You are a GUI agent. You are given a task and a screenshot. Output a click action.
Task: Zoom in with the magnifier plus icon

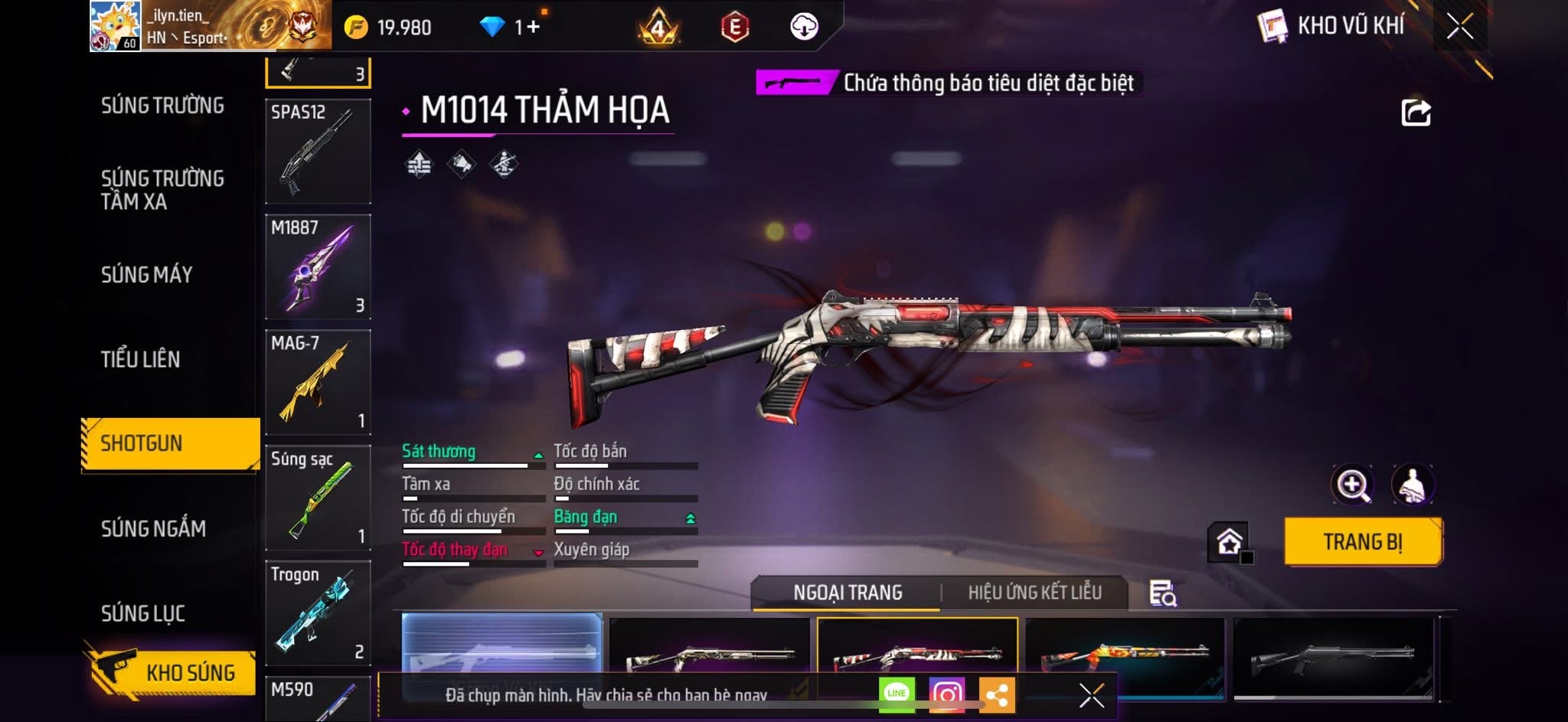(1352, 485)
